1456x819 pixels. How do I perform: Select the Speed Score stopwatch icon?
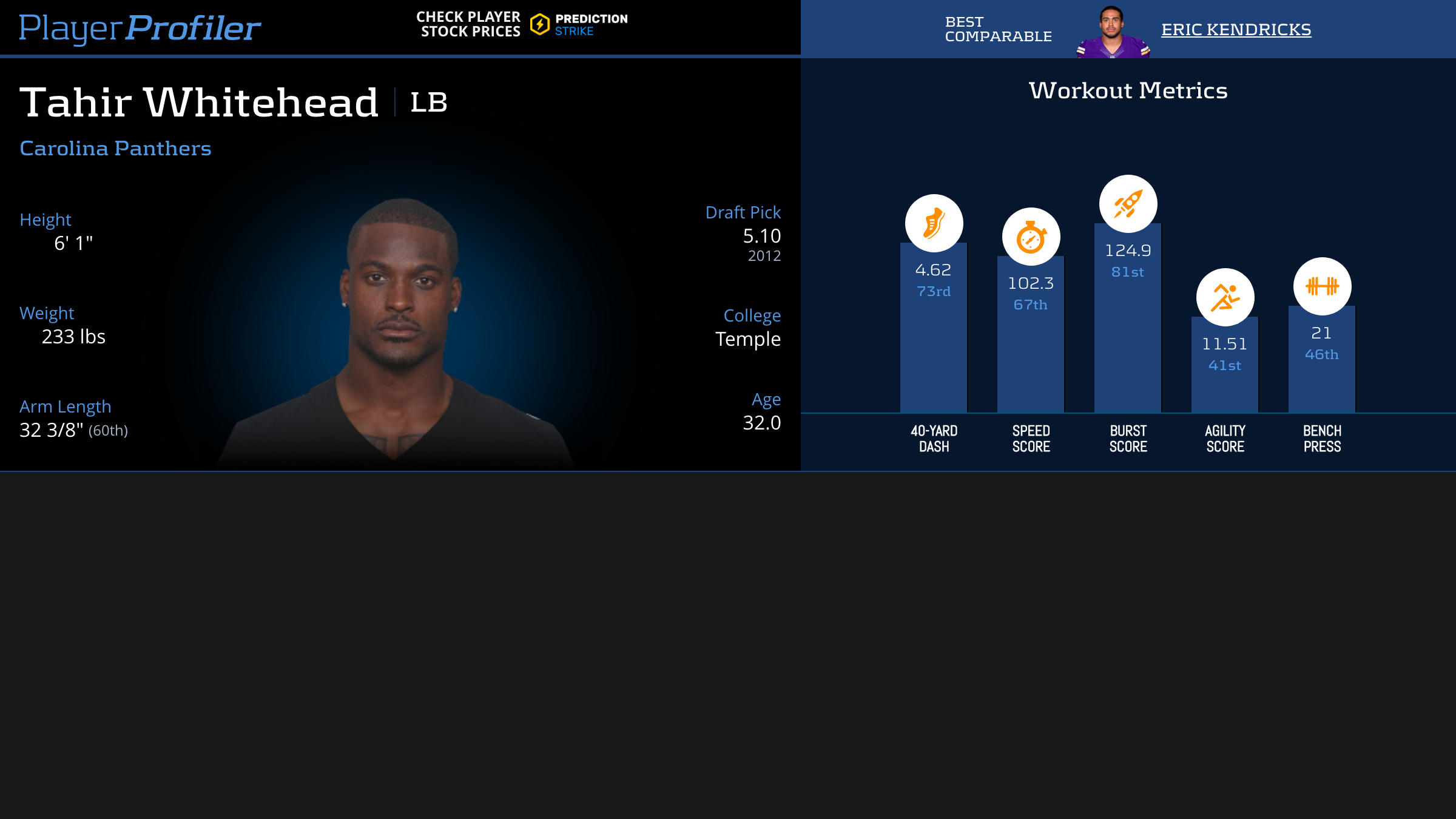tap(1031, 237)
